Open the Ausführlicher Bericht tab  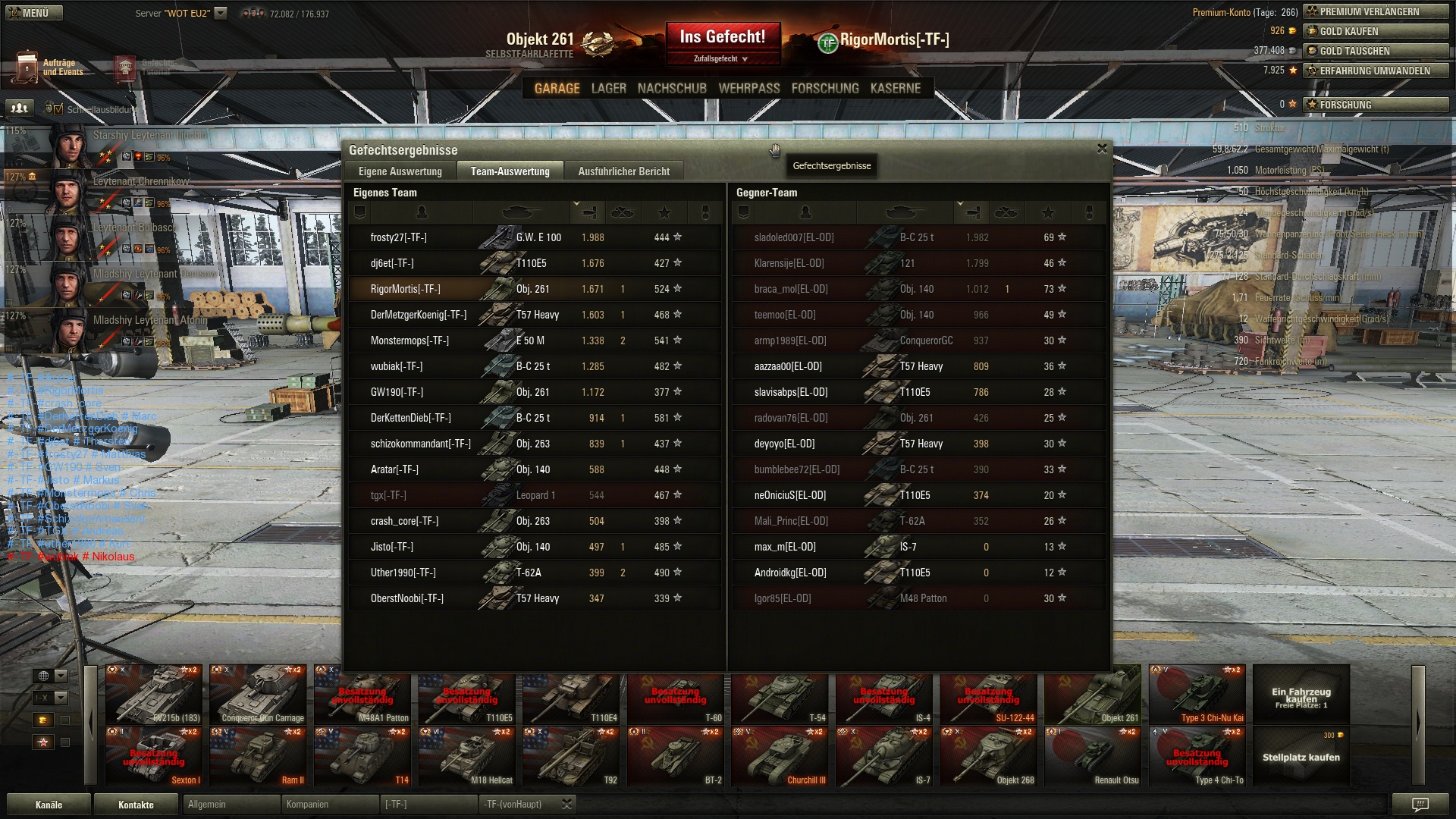tap(623, 171)
